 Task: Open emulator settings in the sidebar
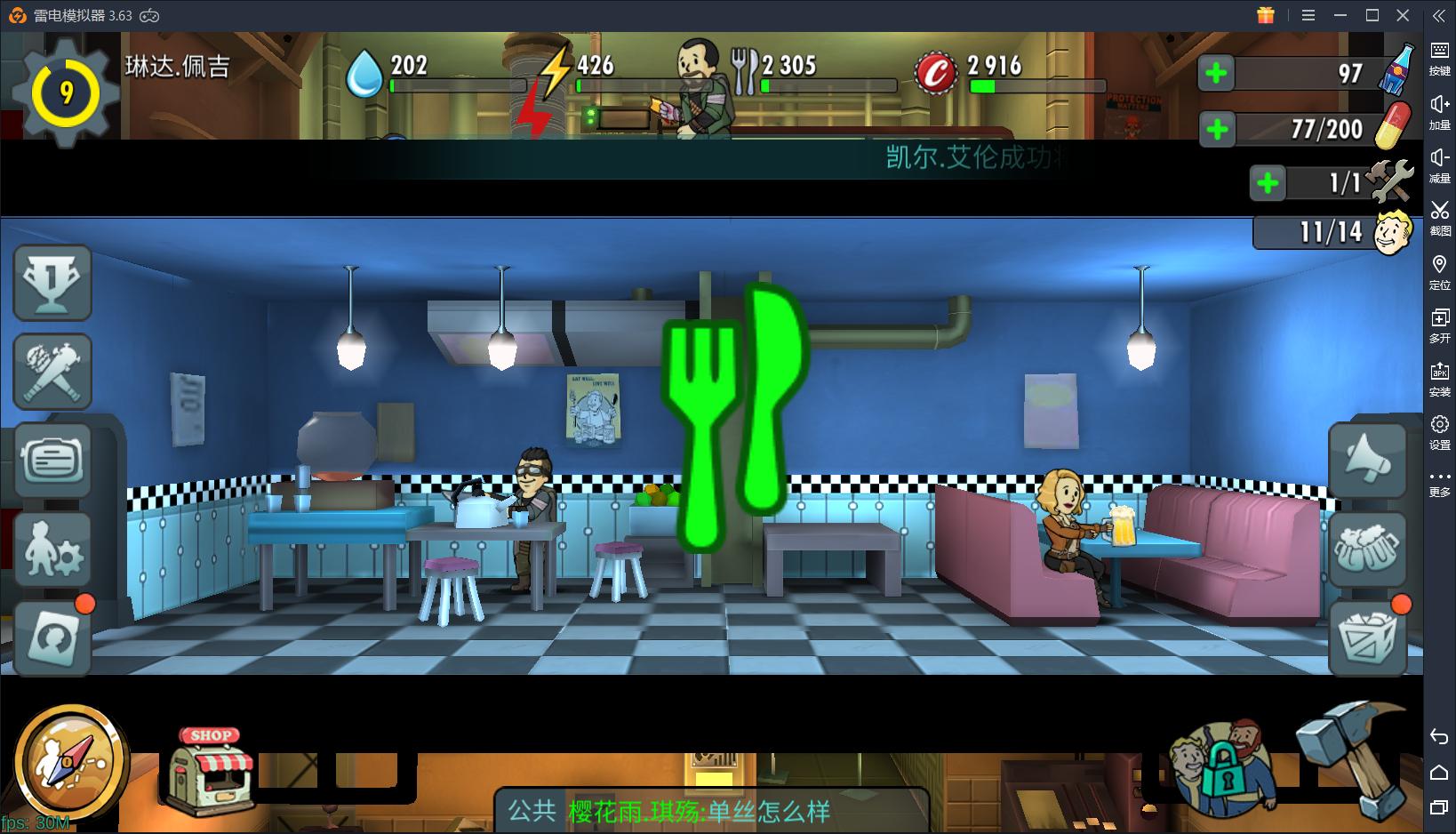[x=1439, y=431]
